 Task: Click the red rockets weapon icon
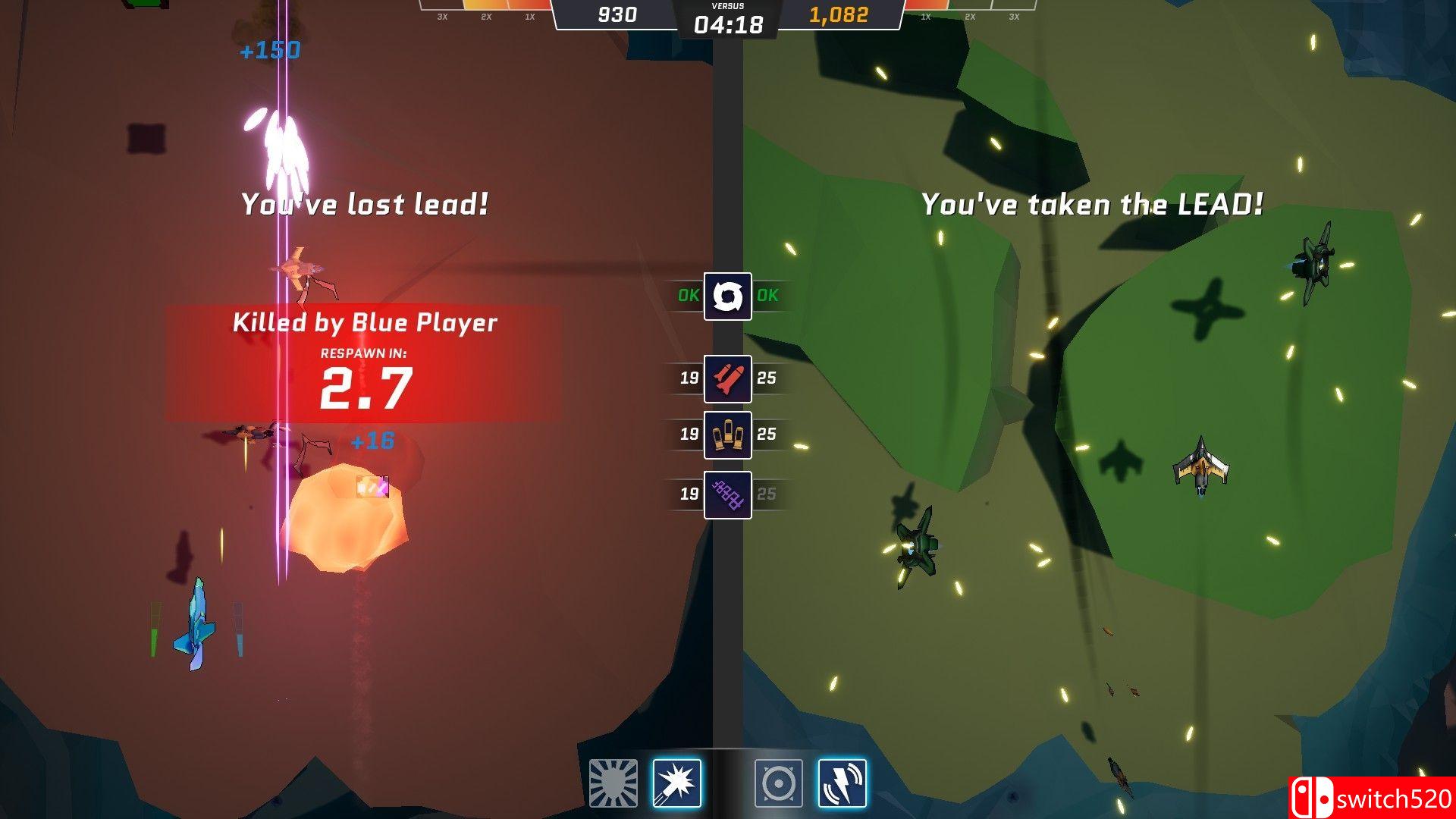(x=727, y=378)
